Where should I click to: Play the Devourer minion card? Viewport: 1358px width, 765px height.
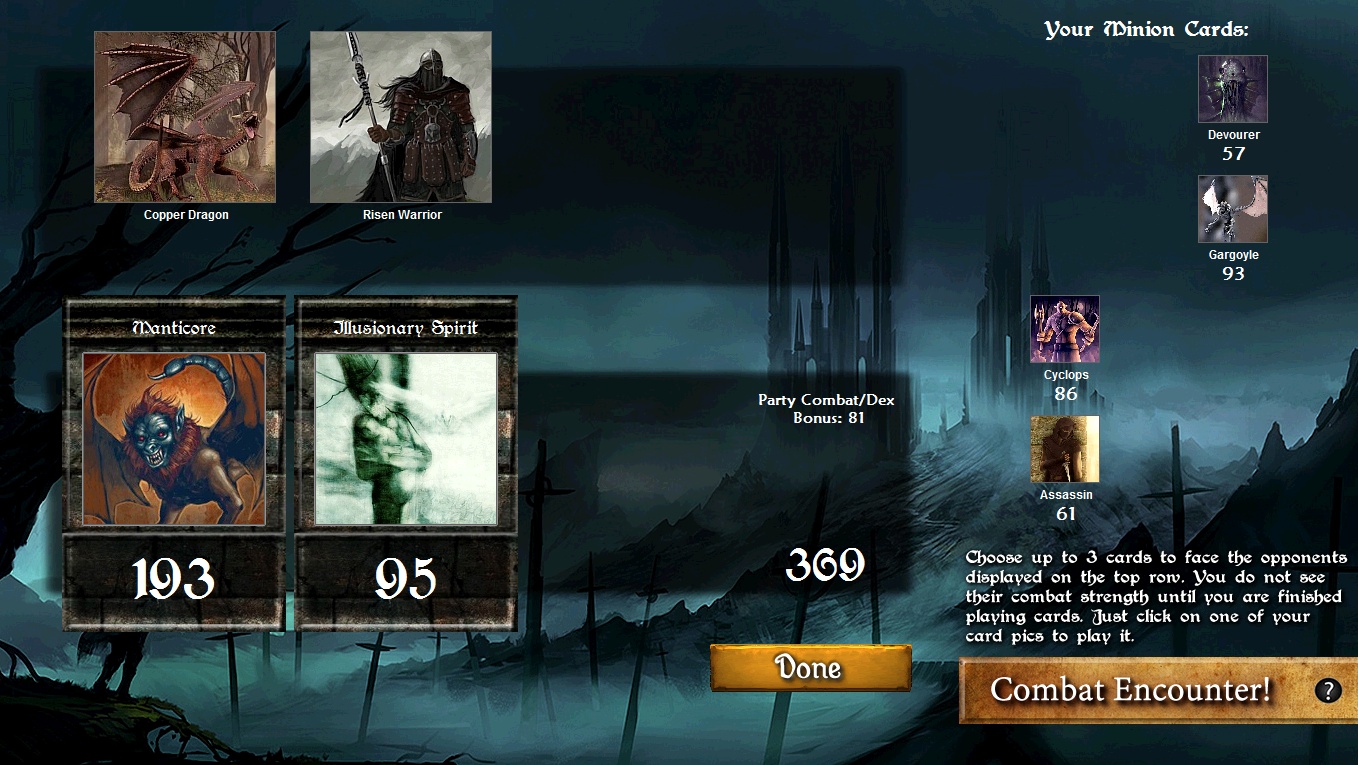1232,88
